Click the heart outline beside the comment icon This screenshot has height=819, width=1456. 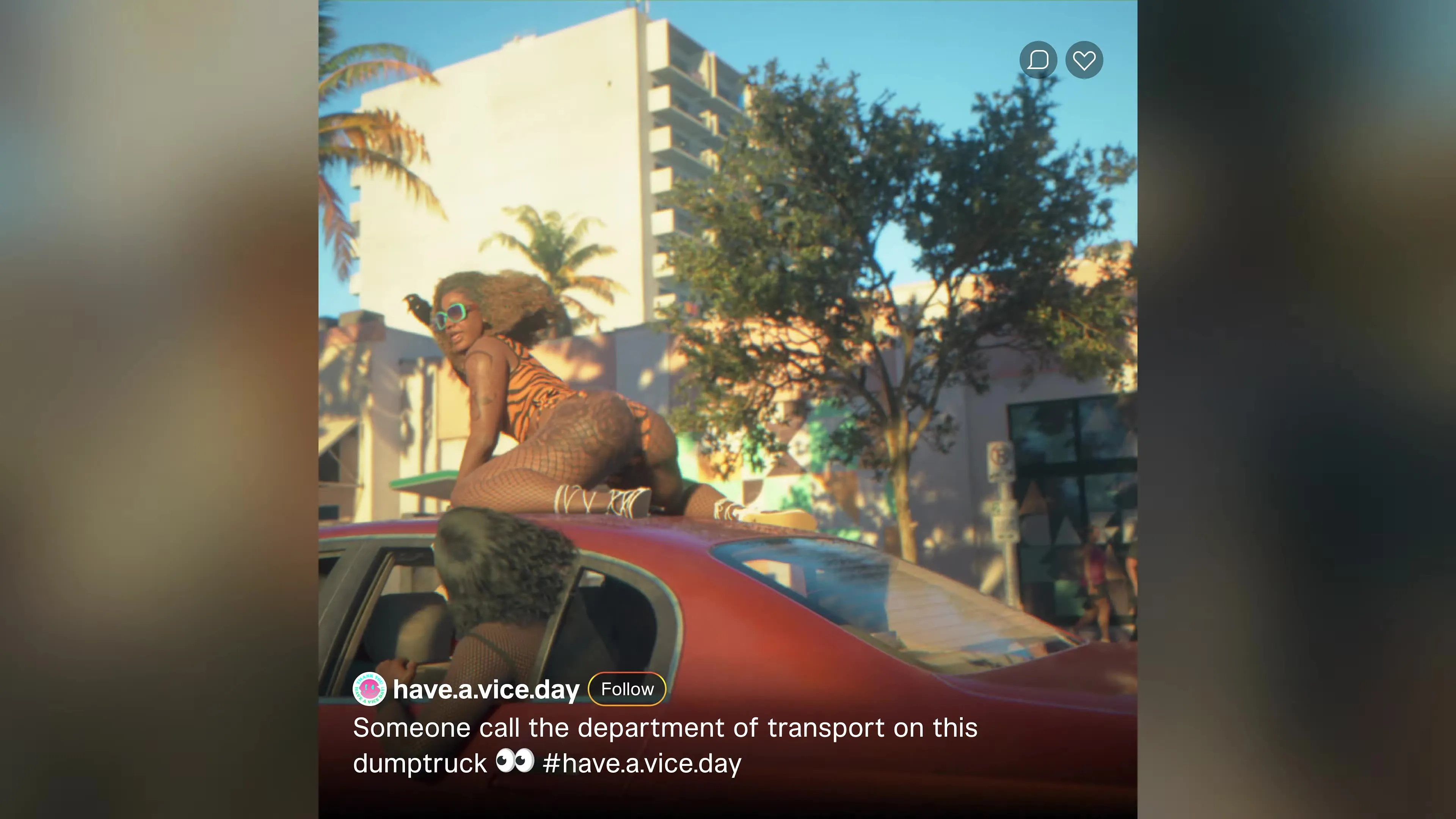1084,61
